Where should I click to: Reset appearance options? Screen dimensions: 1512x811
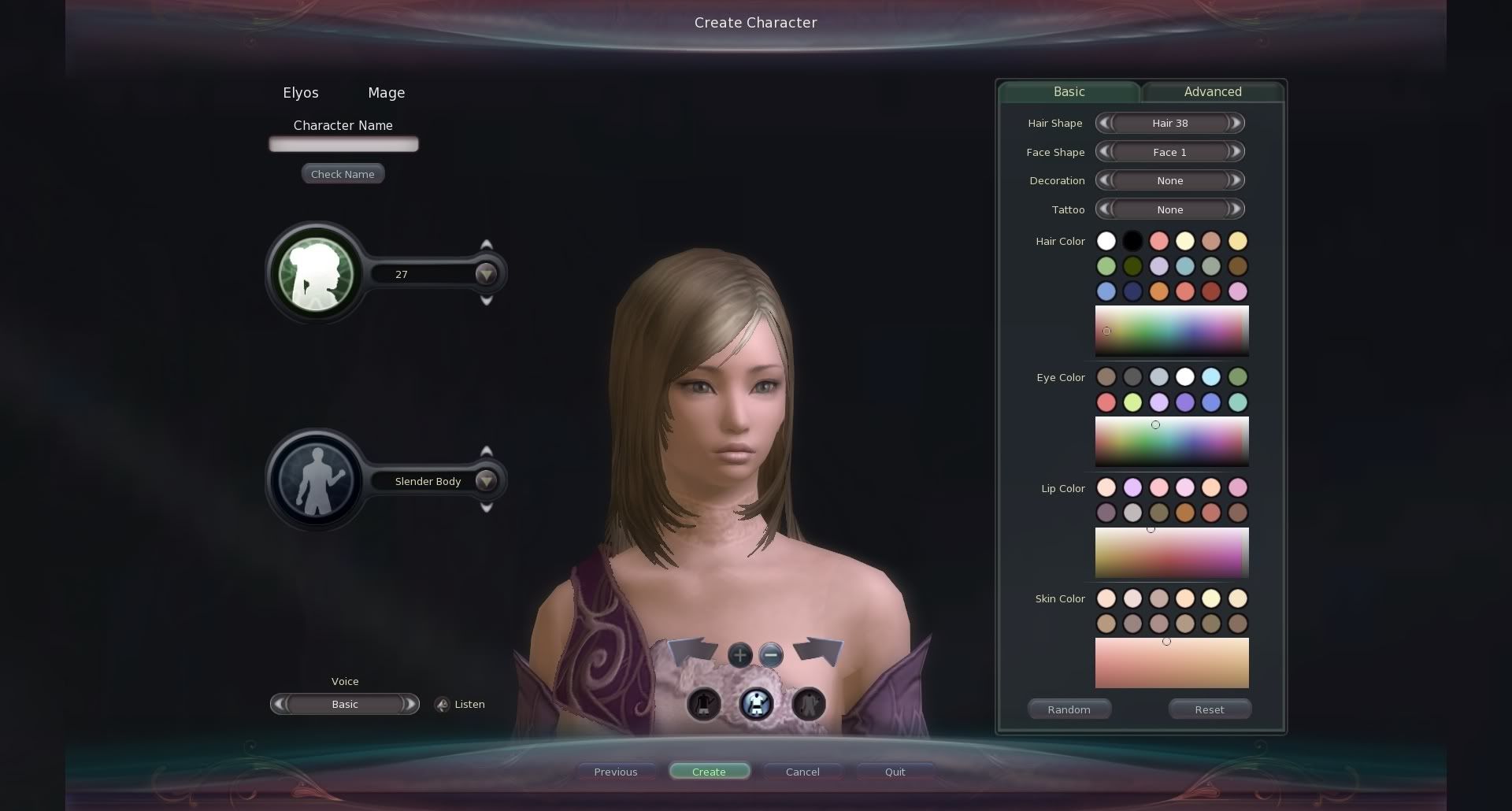[x=1209, y=709]
